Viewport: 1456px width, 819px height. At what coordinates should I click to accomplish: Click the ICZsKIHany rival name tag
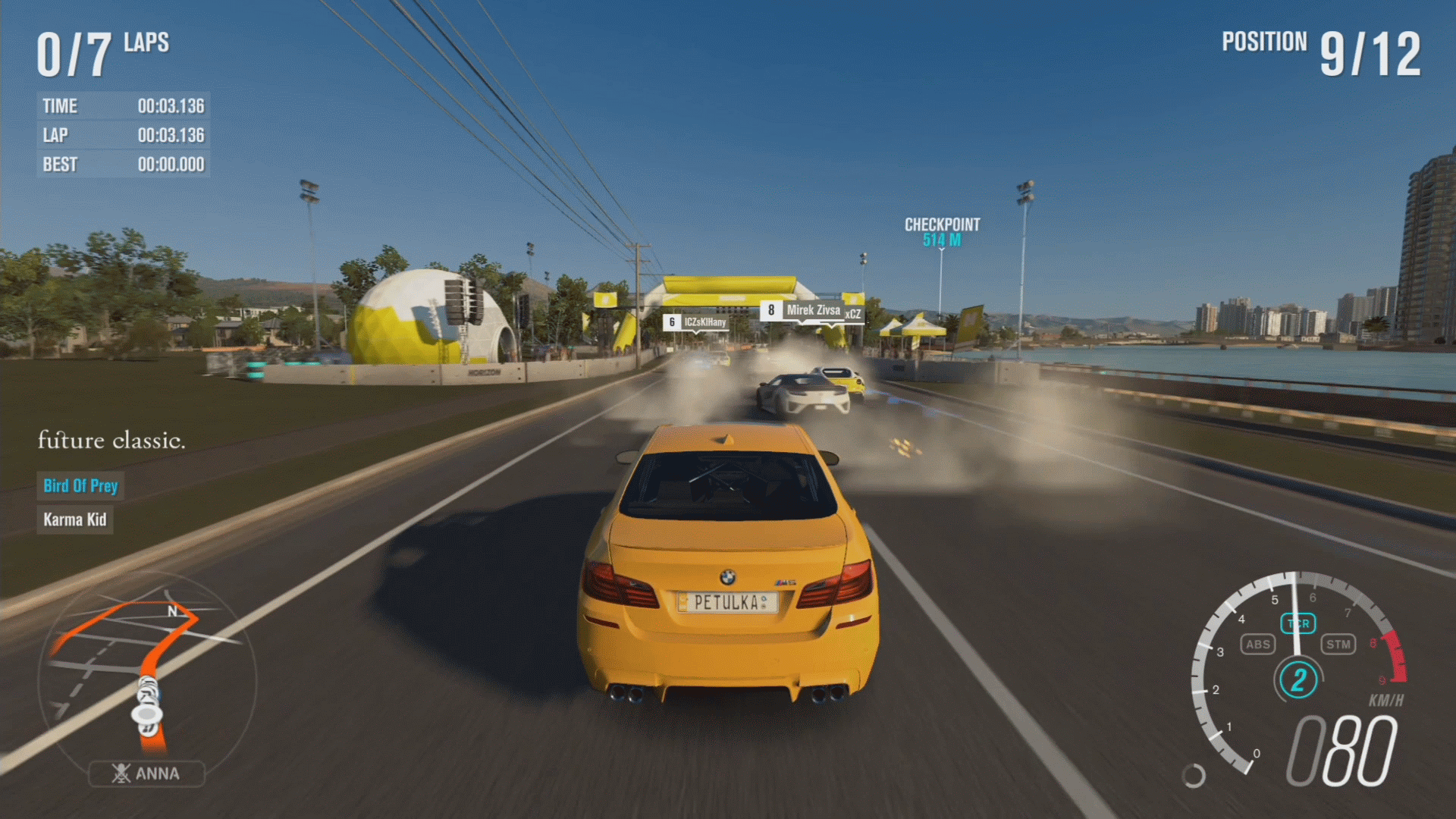coord(697,322)
